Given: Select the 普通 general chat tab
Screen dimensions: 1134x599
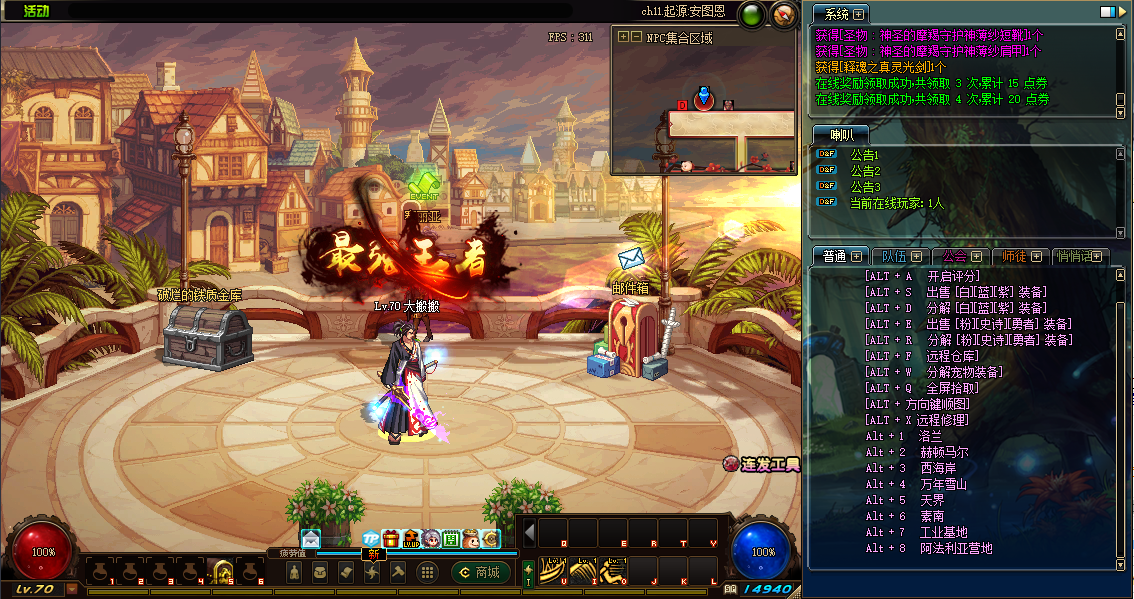Looking at the screenshot, I should pyautogui.click(x=834, y=256).
